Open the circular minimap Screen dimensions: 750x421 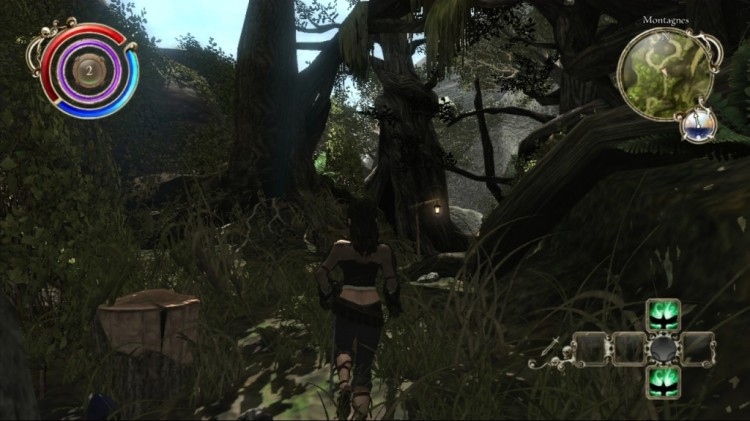tap(664, 72)
